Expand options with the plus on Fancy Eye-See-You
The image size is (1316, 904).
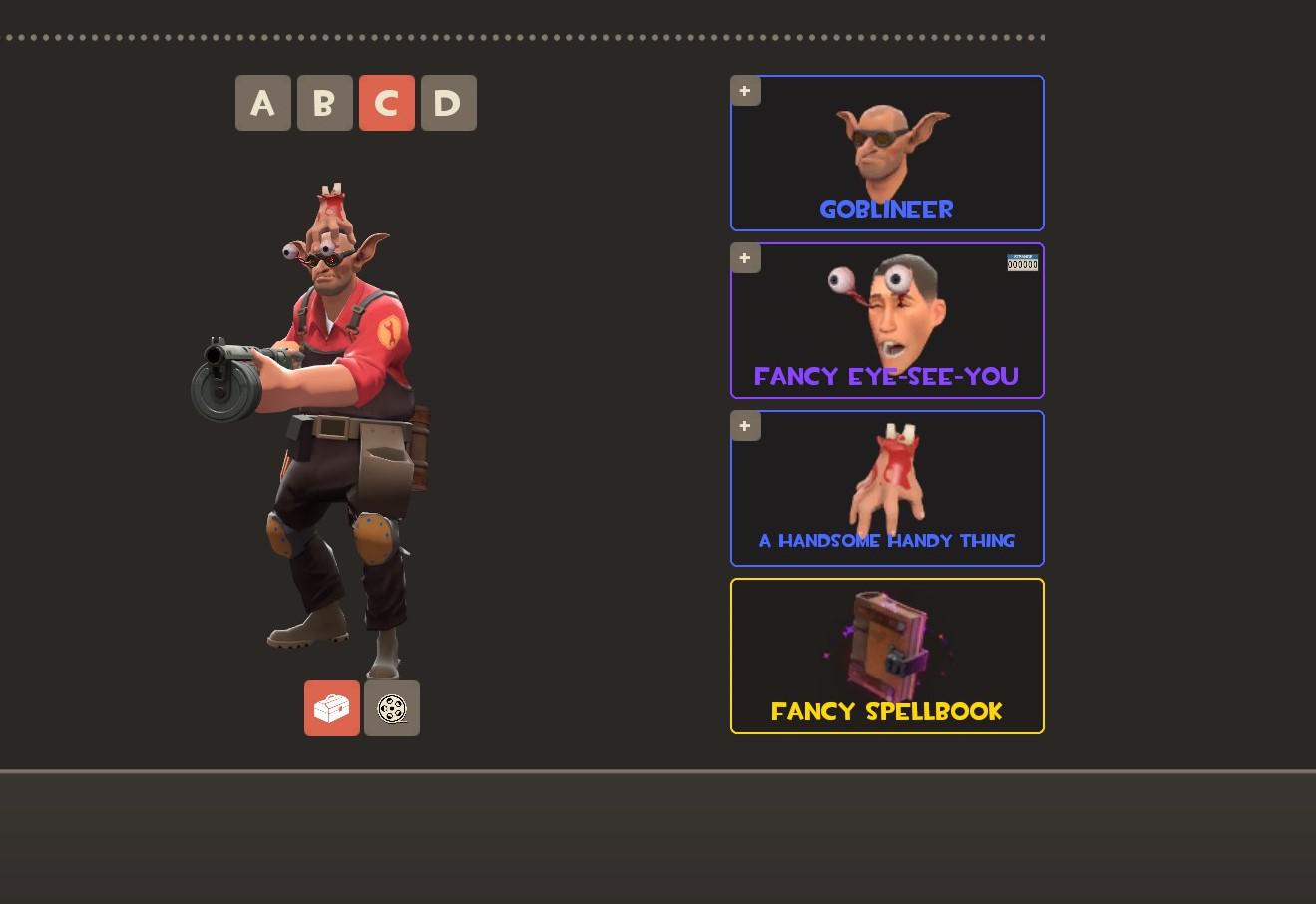click(x=744, y=257)
